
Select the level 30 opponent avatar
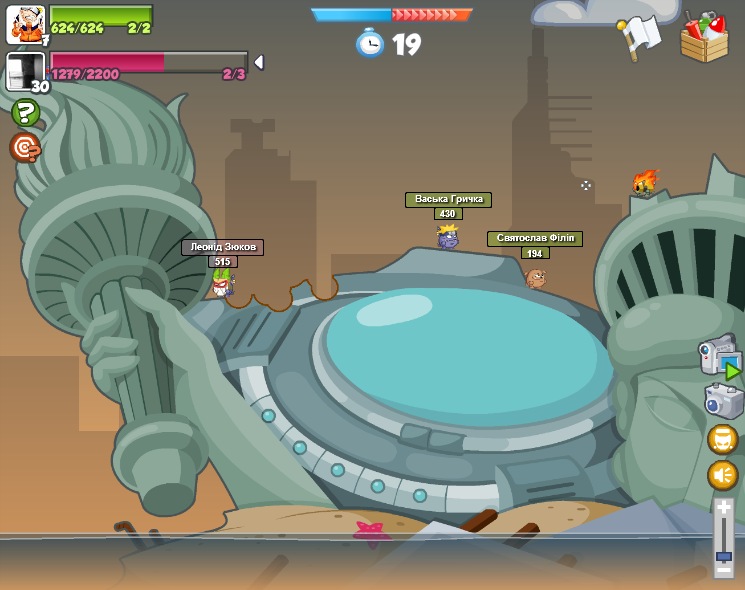pyautogui.click(x=25, y=71)
